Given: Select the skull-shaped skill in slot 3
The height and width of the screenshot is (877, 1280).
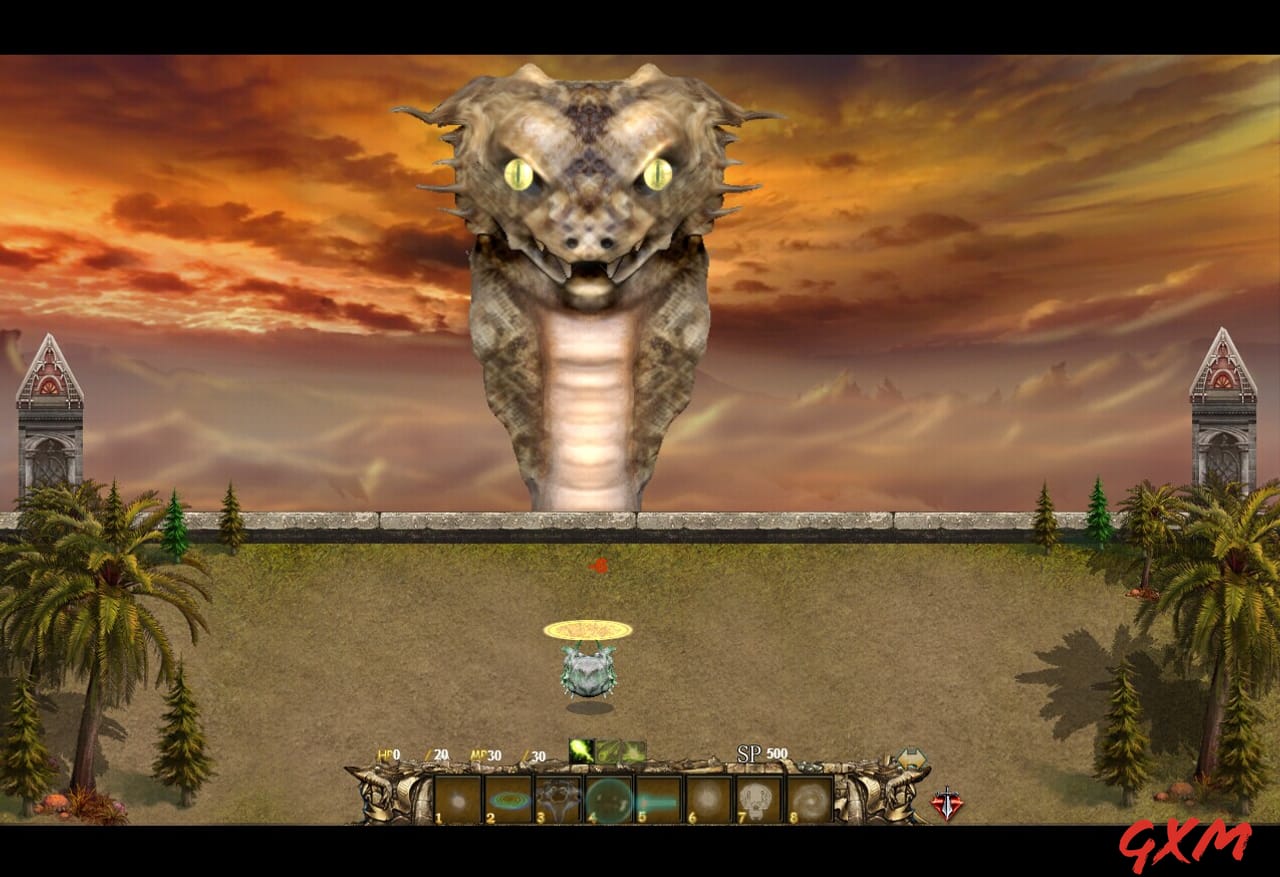Looking at the screenshot, I should pos(556,799).
